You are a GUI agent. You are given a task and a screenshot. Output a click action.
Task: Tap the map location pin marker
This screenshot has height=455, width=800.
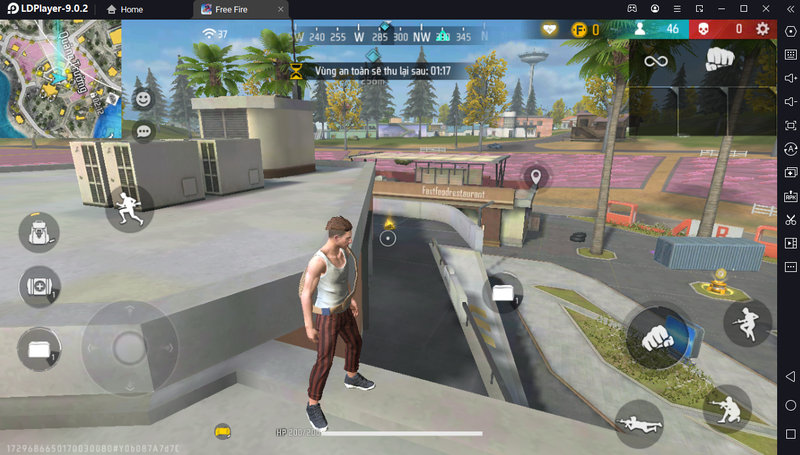[536, 177]
